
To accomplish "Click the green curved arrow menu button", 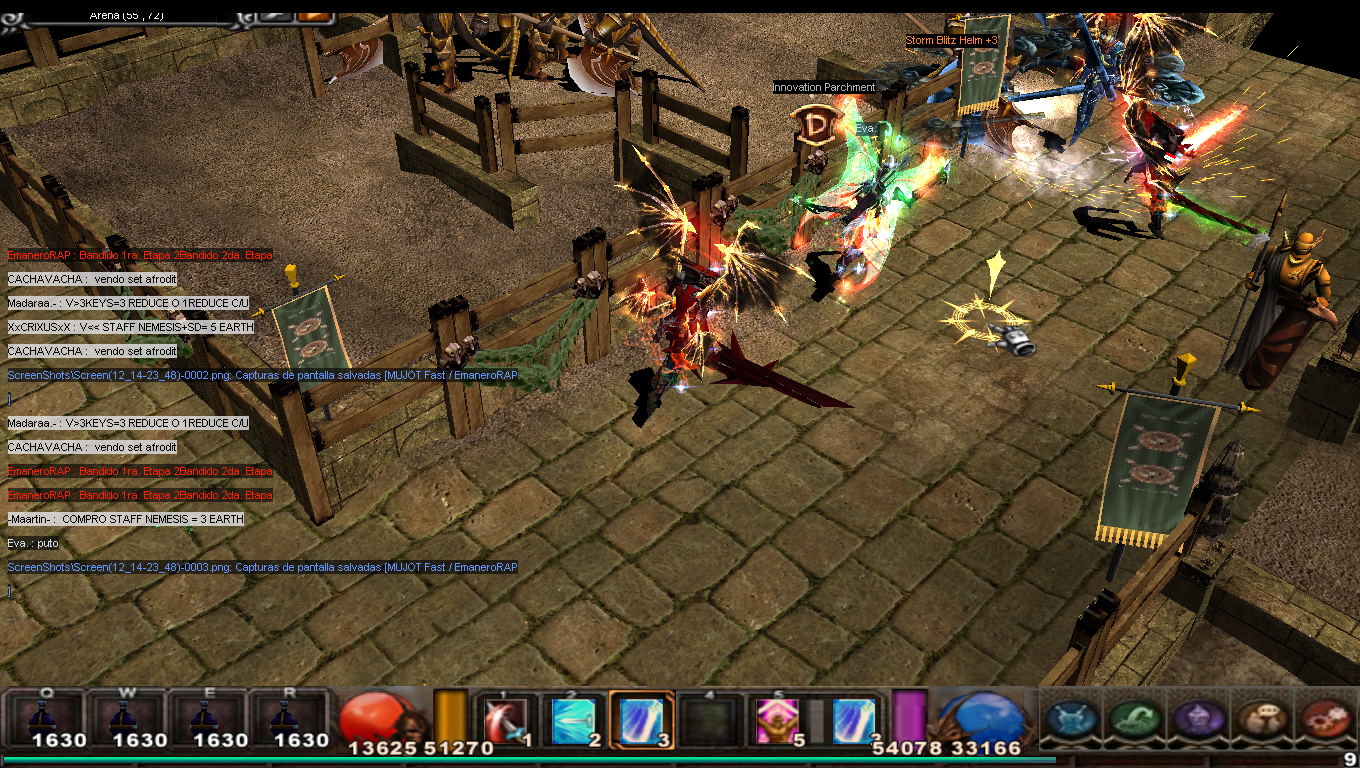I will [1134, 719].
